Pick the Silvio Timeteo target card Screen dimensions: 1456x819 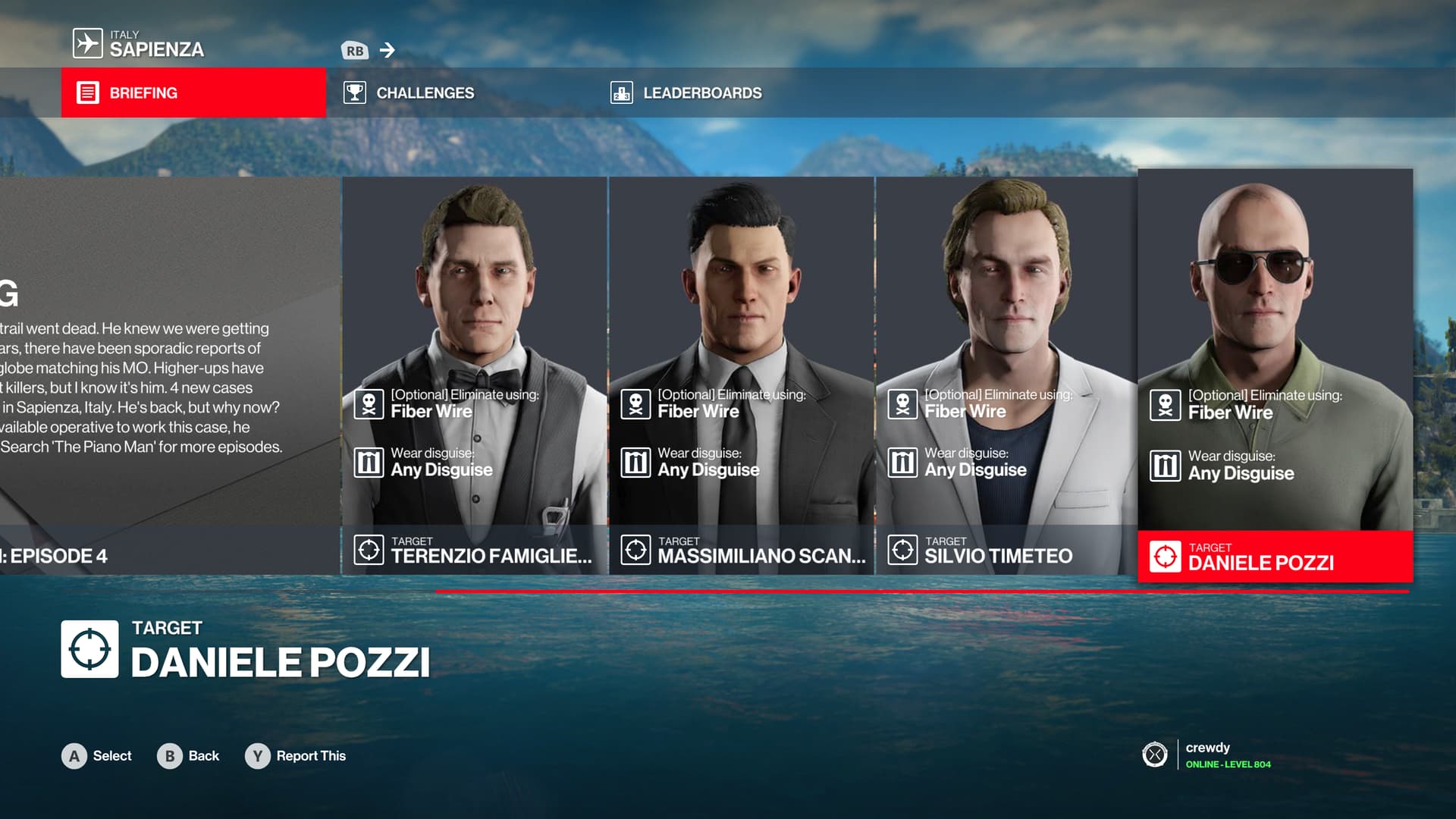[x=1007, y=375]
